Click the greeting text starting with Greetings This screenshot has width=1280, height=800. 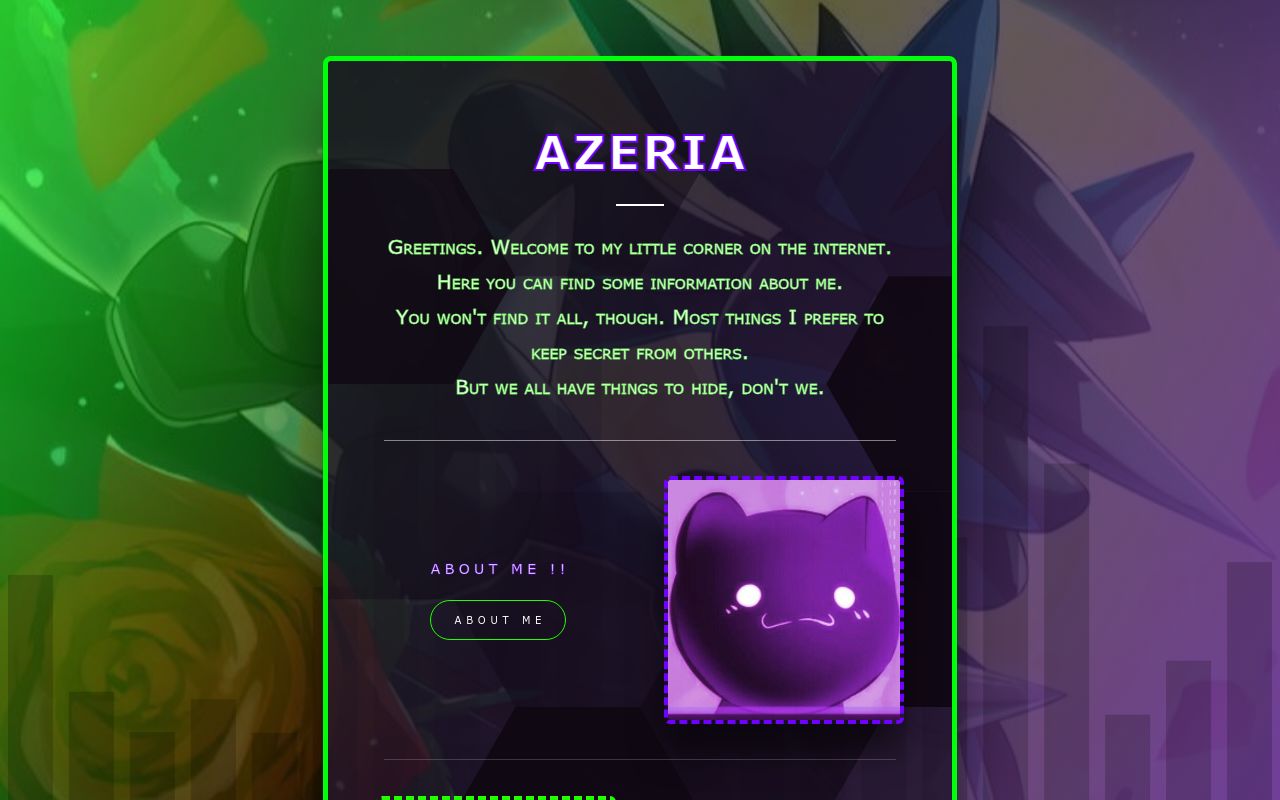pyautogui.click(x=639, y=248)
